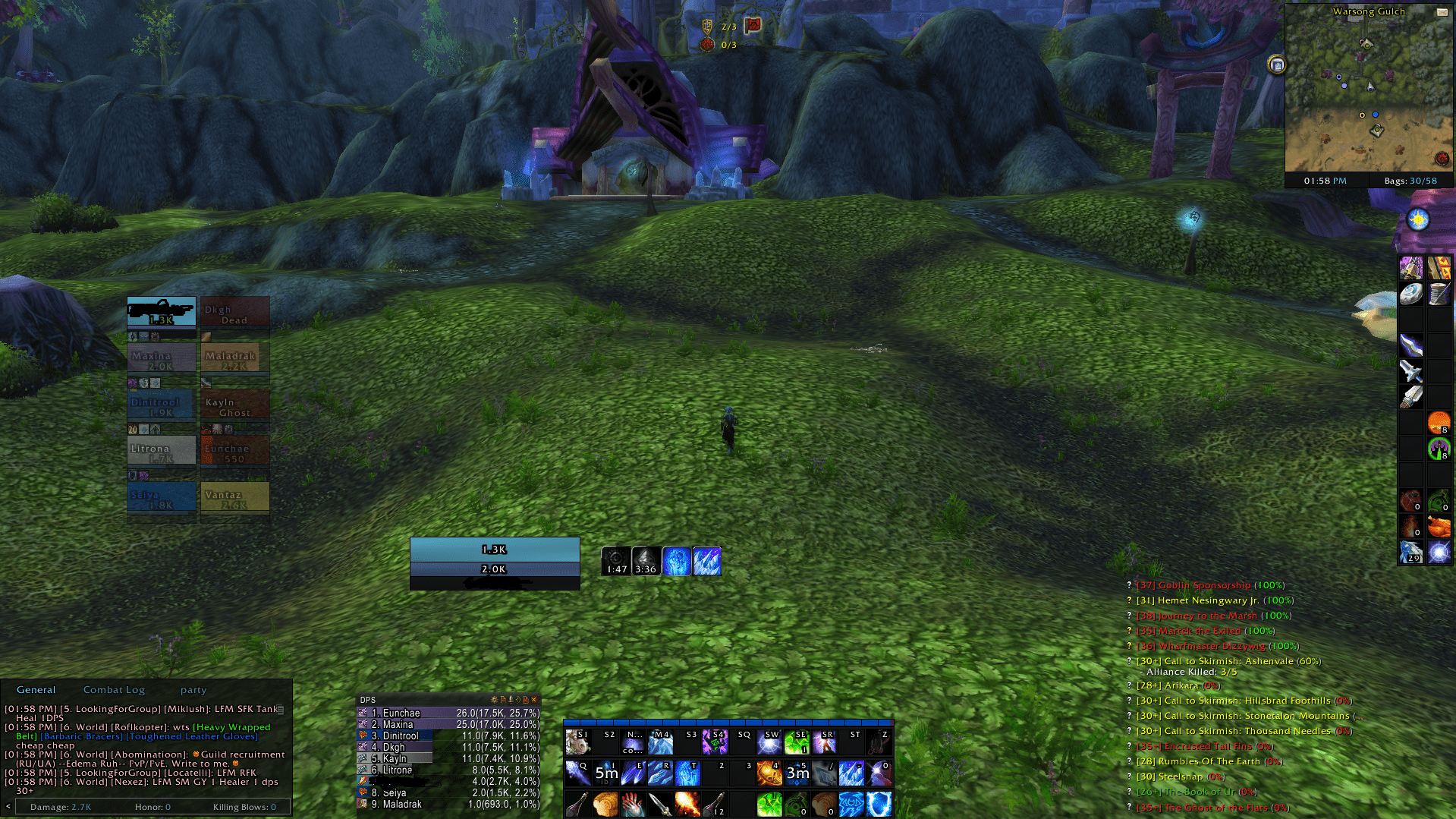Open the party chat tab
Image resolution: width=1456 pixels, height=819 pixels.
coord(193,690)
